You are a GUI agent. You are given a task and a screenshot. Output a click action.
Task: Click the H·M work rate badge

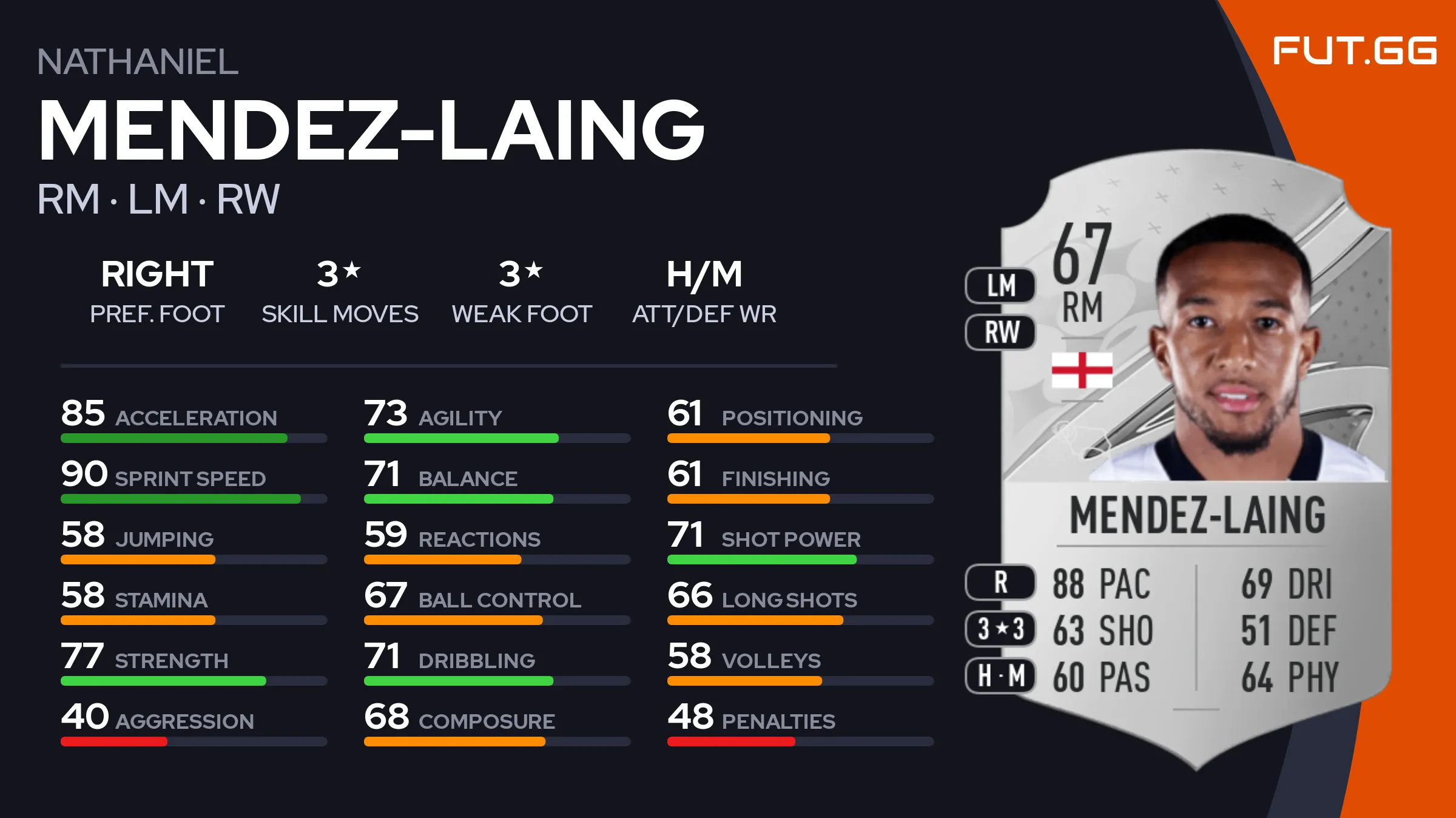point(1000,675)
